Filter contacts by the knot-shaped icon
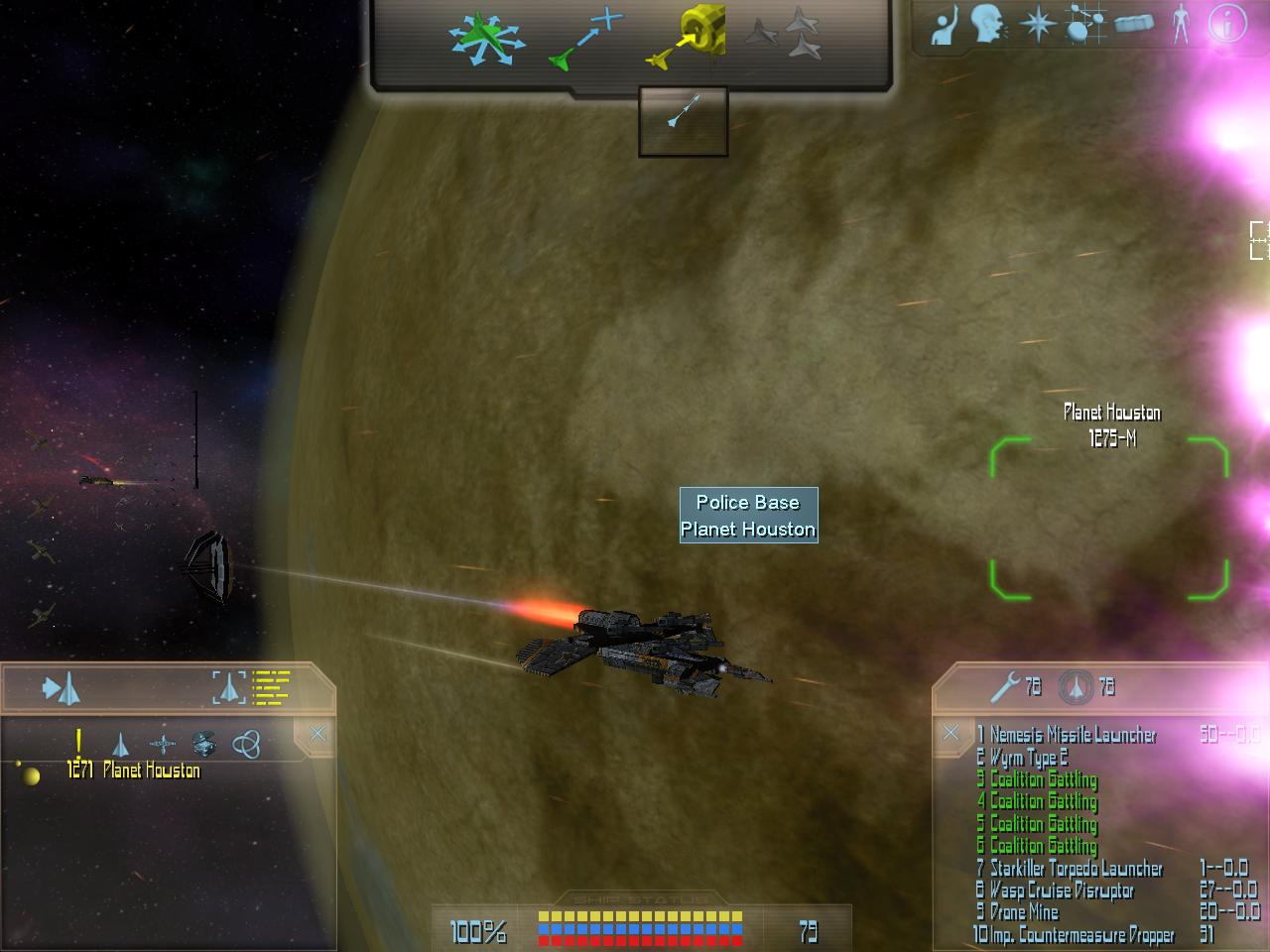Screen dimensions: 1270x952 245,744
